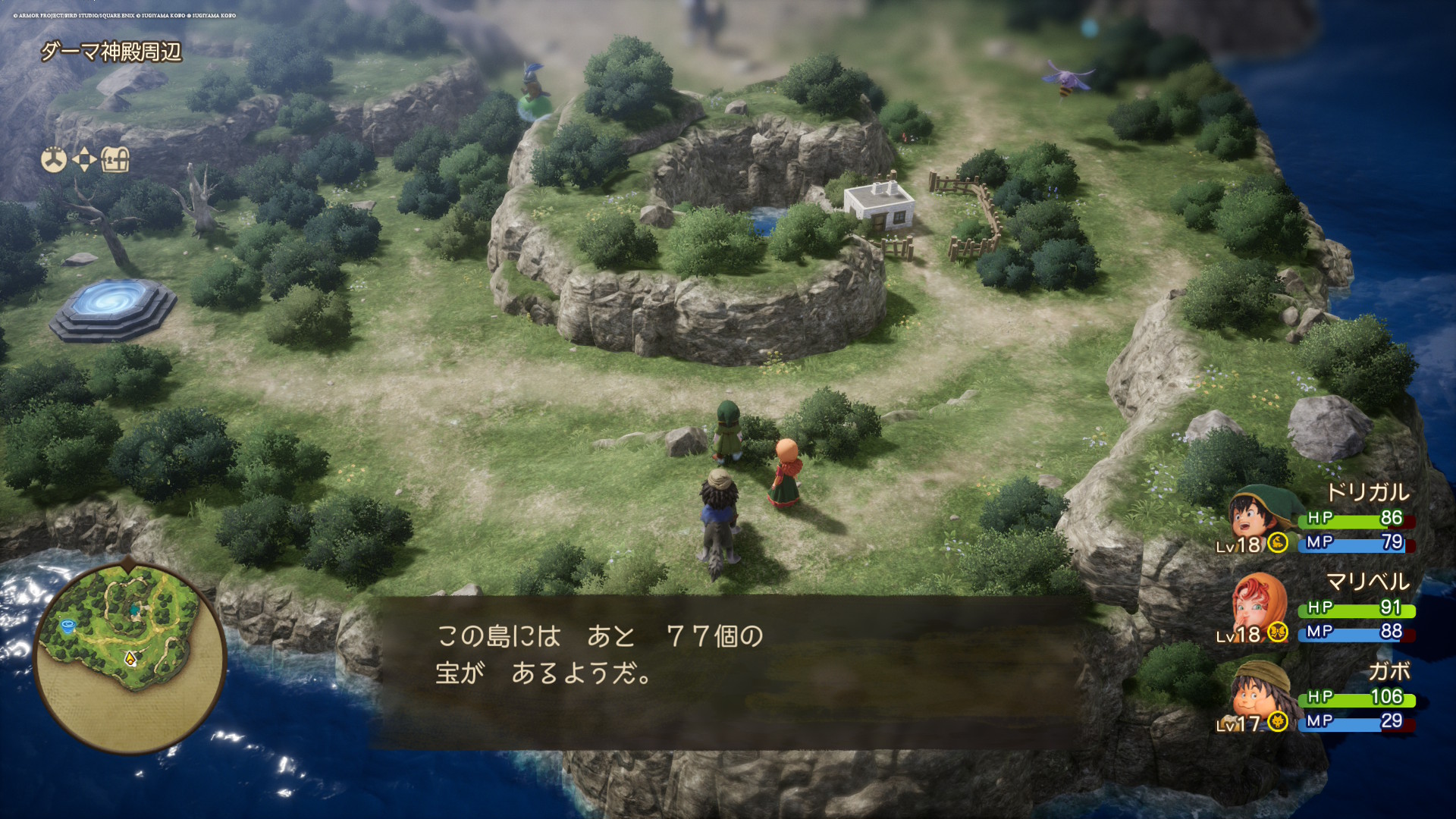Screen dimensions: 1456x819
Task: Click the player arrow marker on minimap
Action: tap(130, 659)
